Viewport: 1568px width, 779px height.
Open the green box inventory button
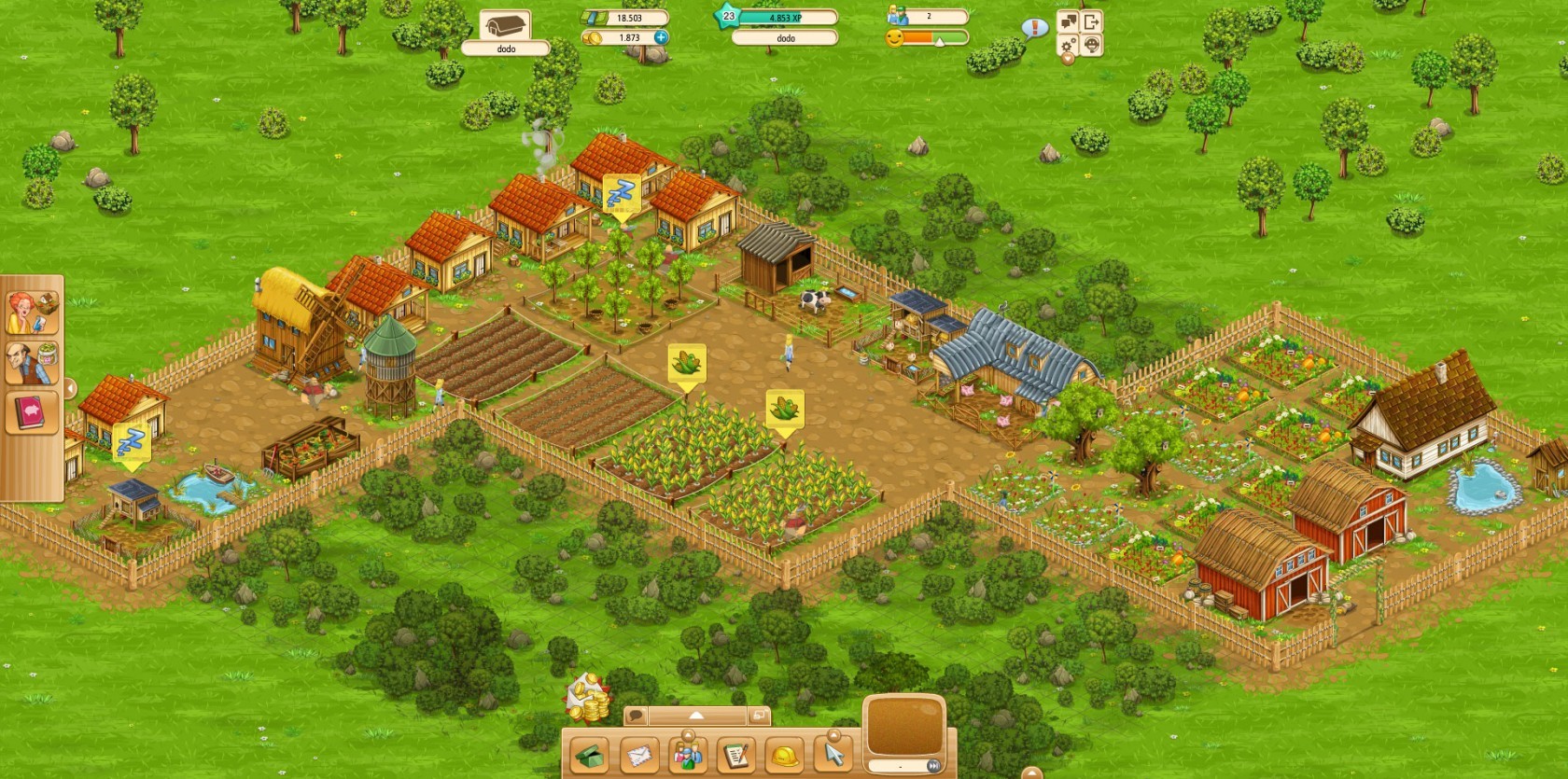590,755
